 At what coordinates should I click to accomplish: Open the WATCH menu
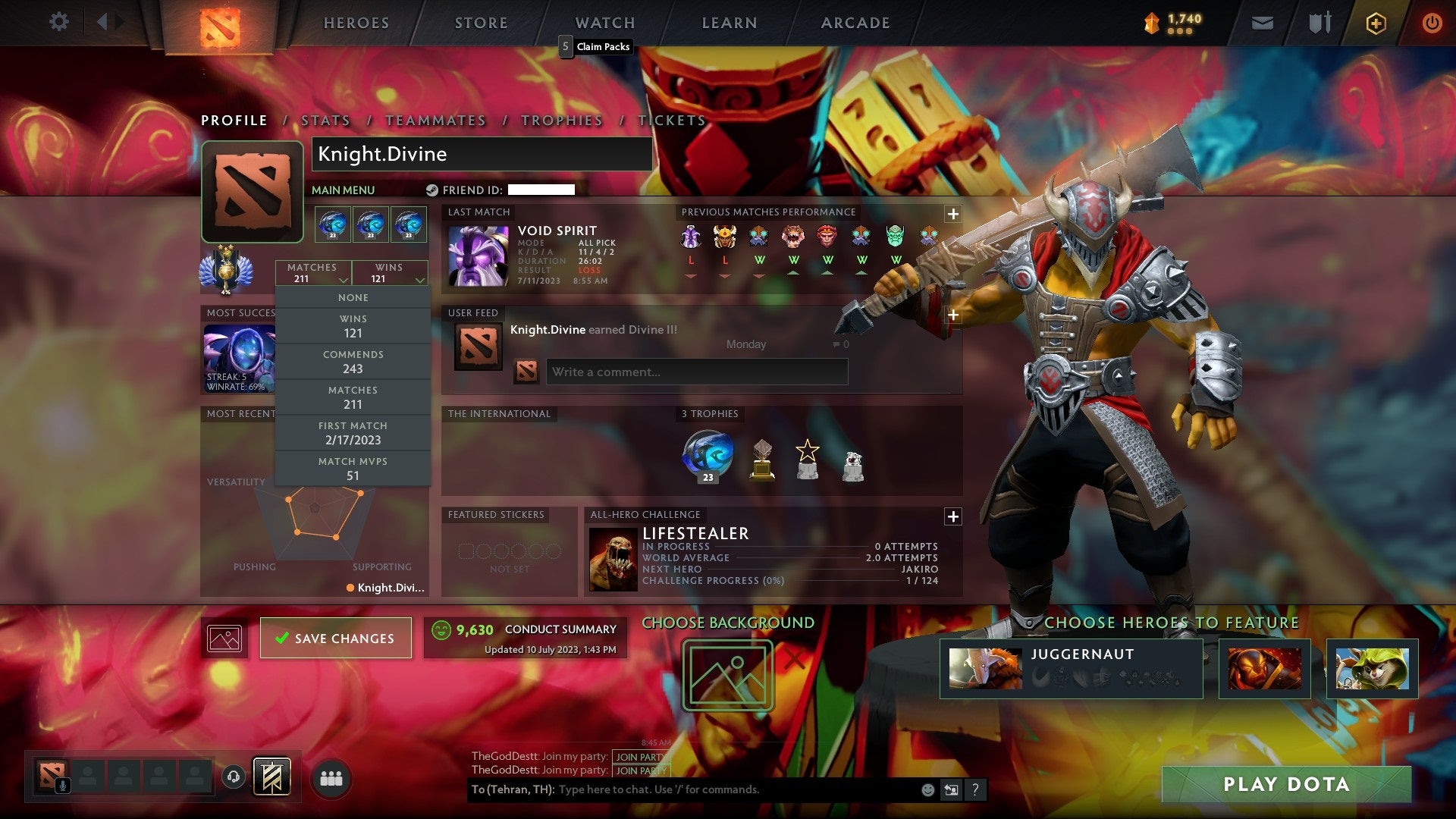(x=604, y=22)
